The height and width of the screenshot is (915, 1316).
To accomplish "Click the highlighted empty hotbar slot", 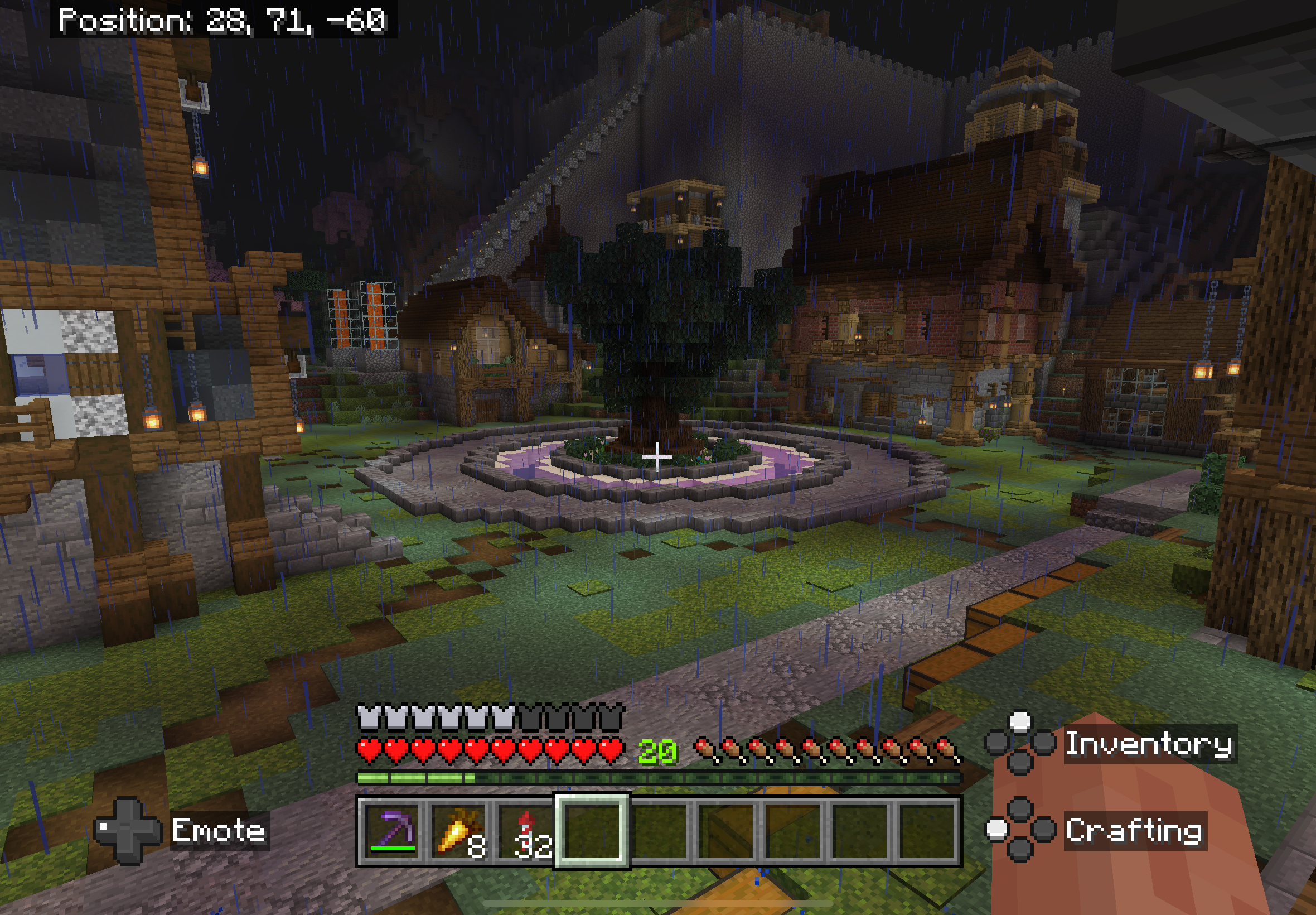I will pos(592,830).
